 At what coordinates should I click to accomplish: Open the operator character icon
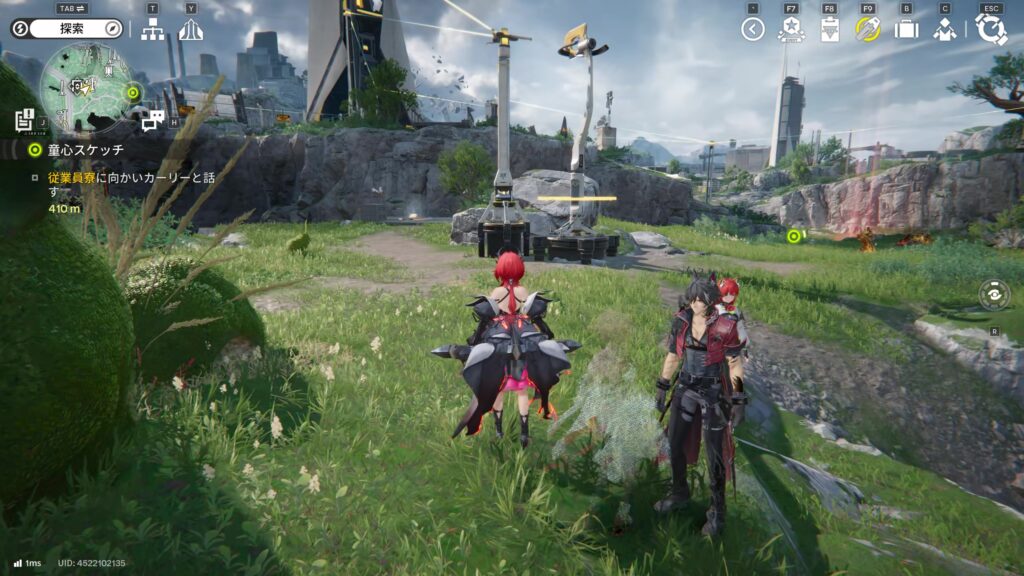(944, 29)
